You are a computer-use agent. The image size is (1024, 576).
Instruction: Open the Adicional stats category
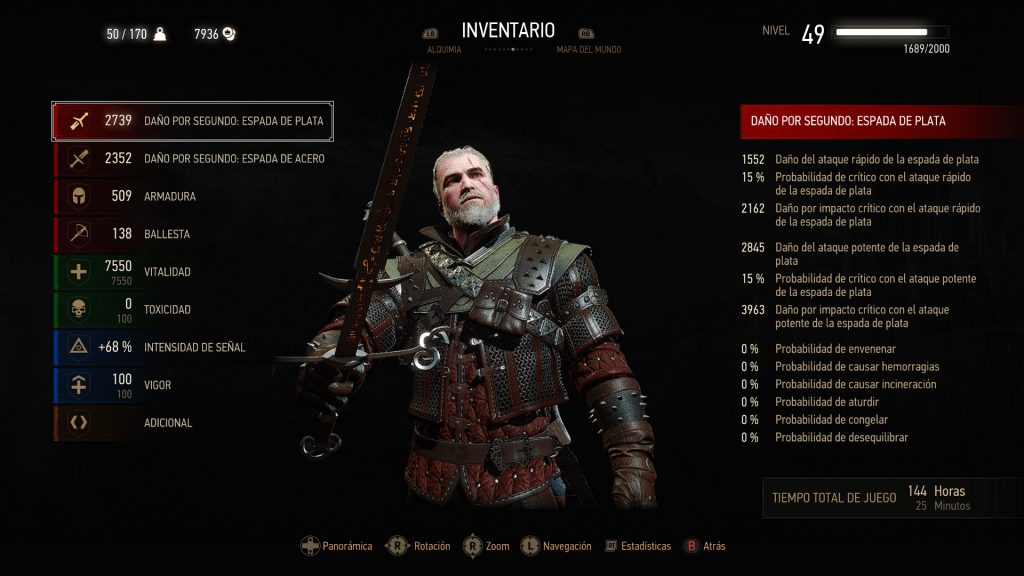192,423
